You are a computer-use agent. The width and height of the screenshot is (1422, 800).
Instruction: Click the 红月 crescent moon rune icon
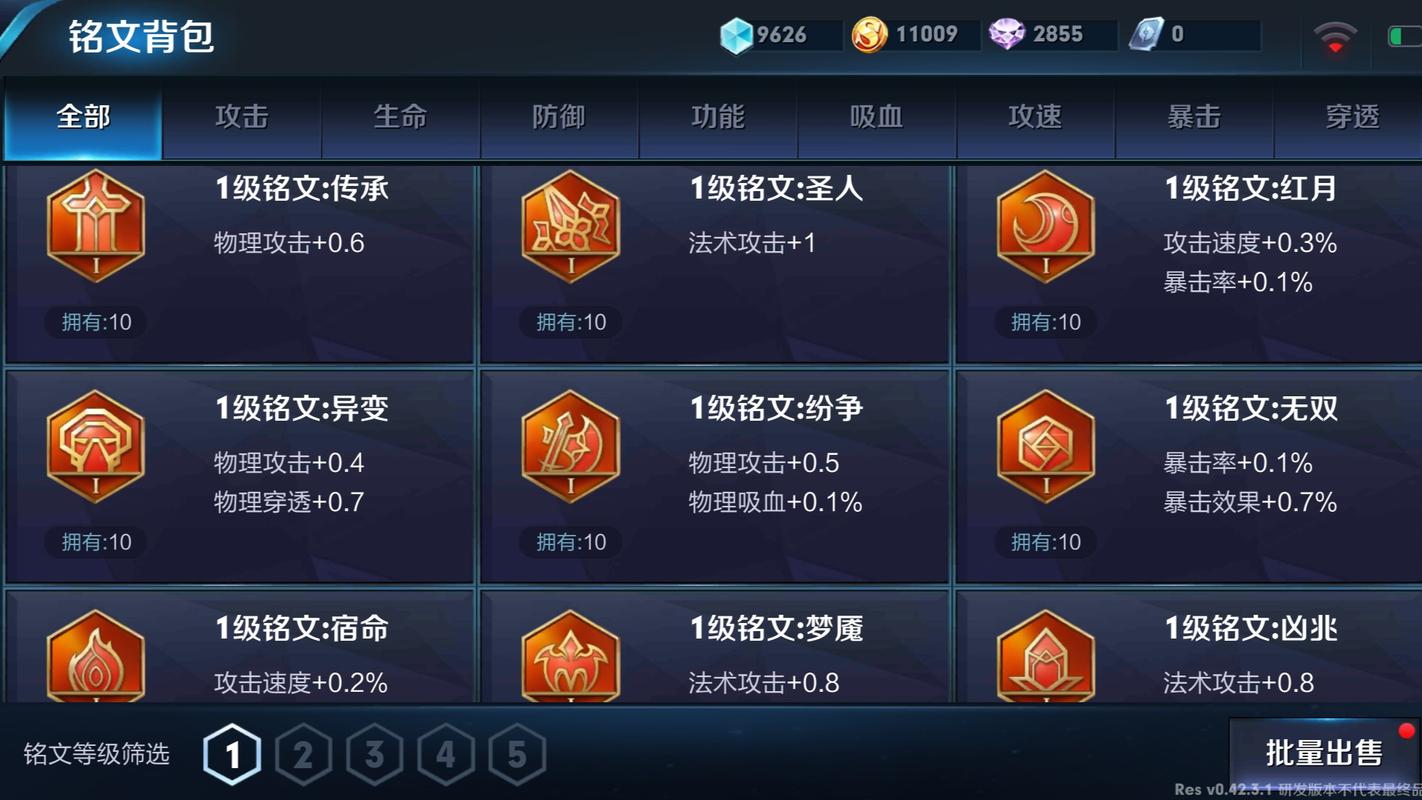(x=1045, y=226)
